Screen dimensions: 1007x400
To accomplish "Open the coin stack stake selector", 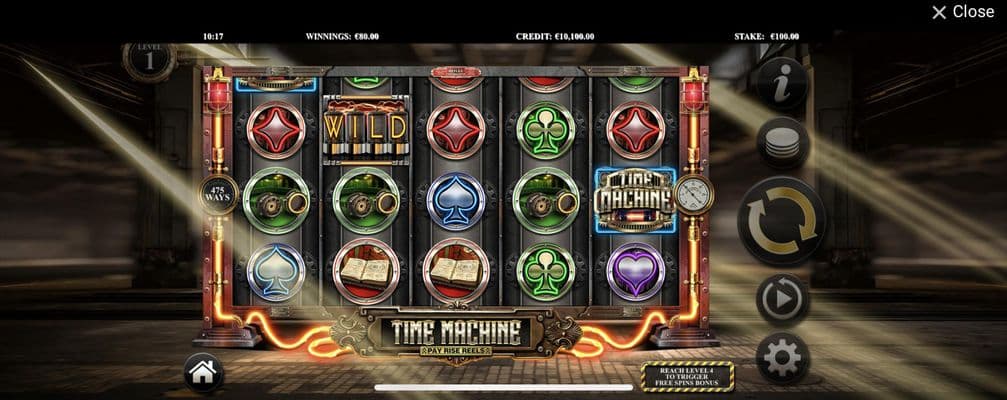I will [x=782, y=143].
